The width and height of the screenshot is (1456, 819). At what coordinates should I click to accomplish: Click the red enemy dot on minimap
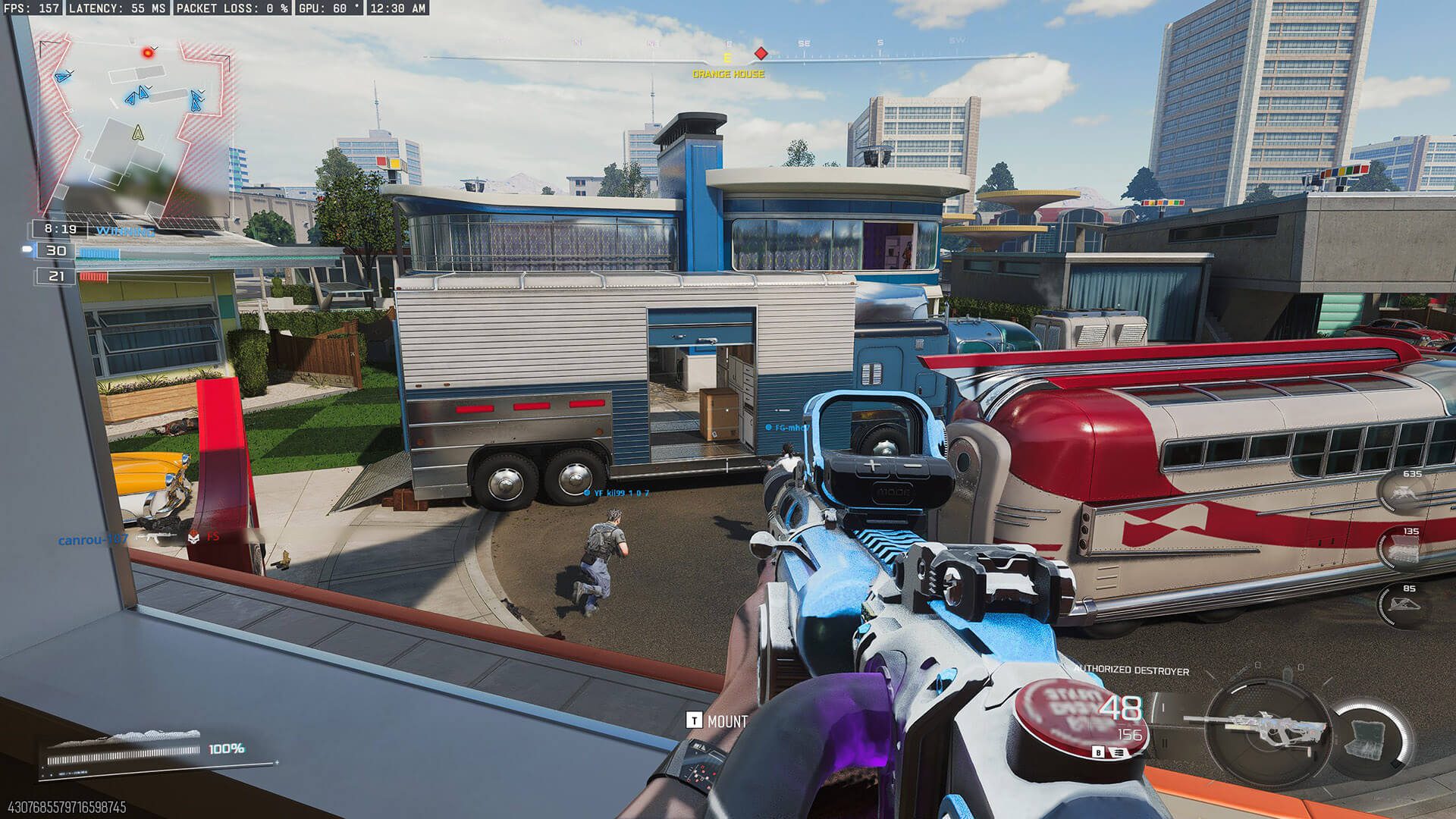[149, 52]
